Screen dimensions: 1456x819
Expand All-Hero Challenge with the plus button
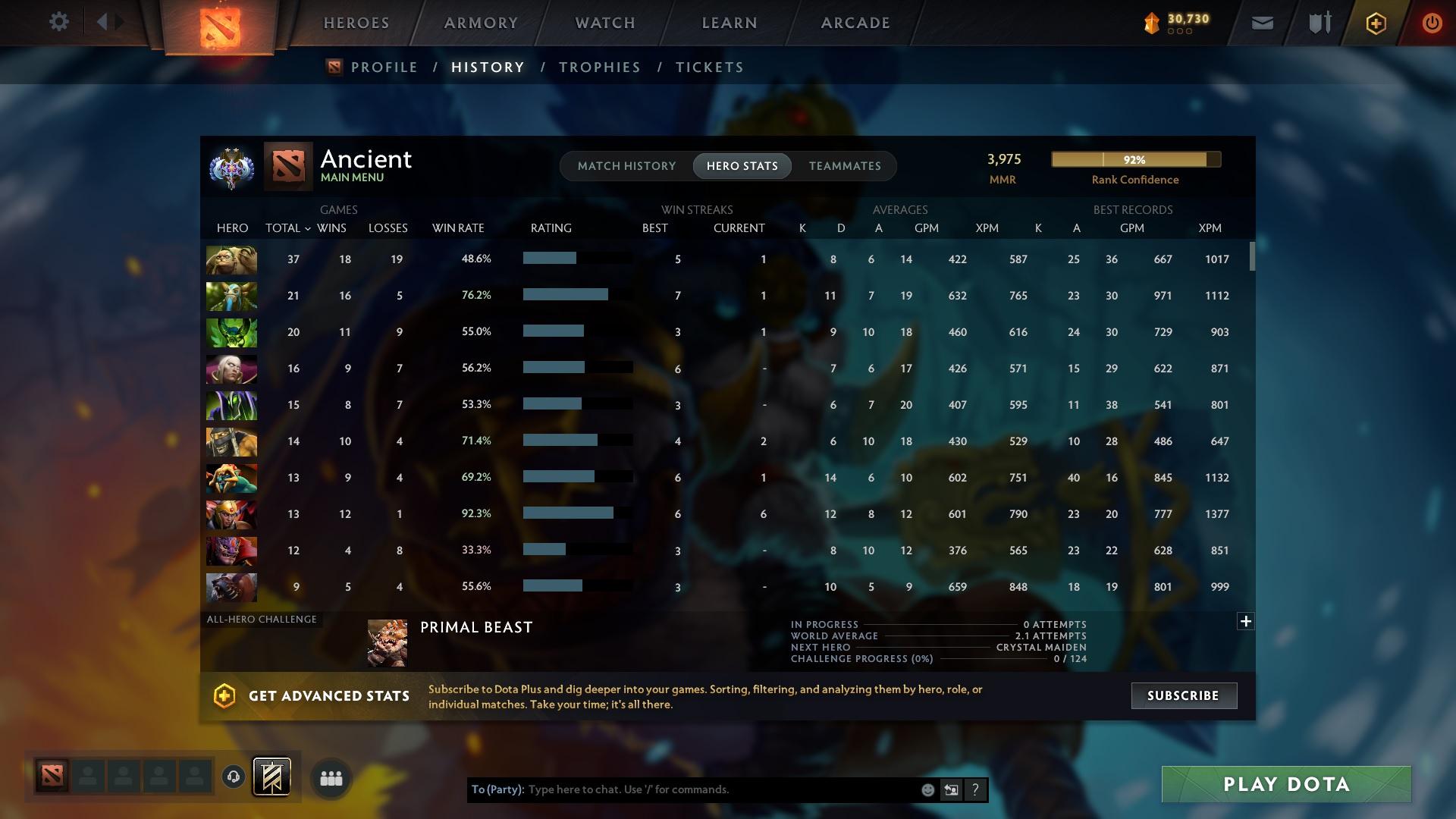point(1245,620)
